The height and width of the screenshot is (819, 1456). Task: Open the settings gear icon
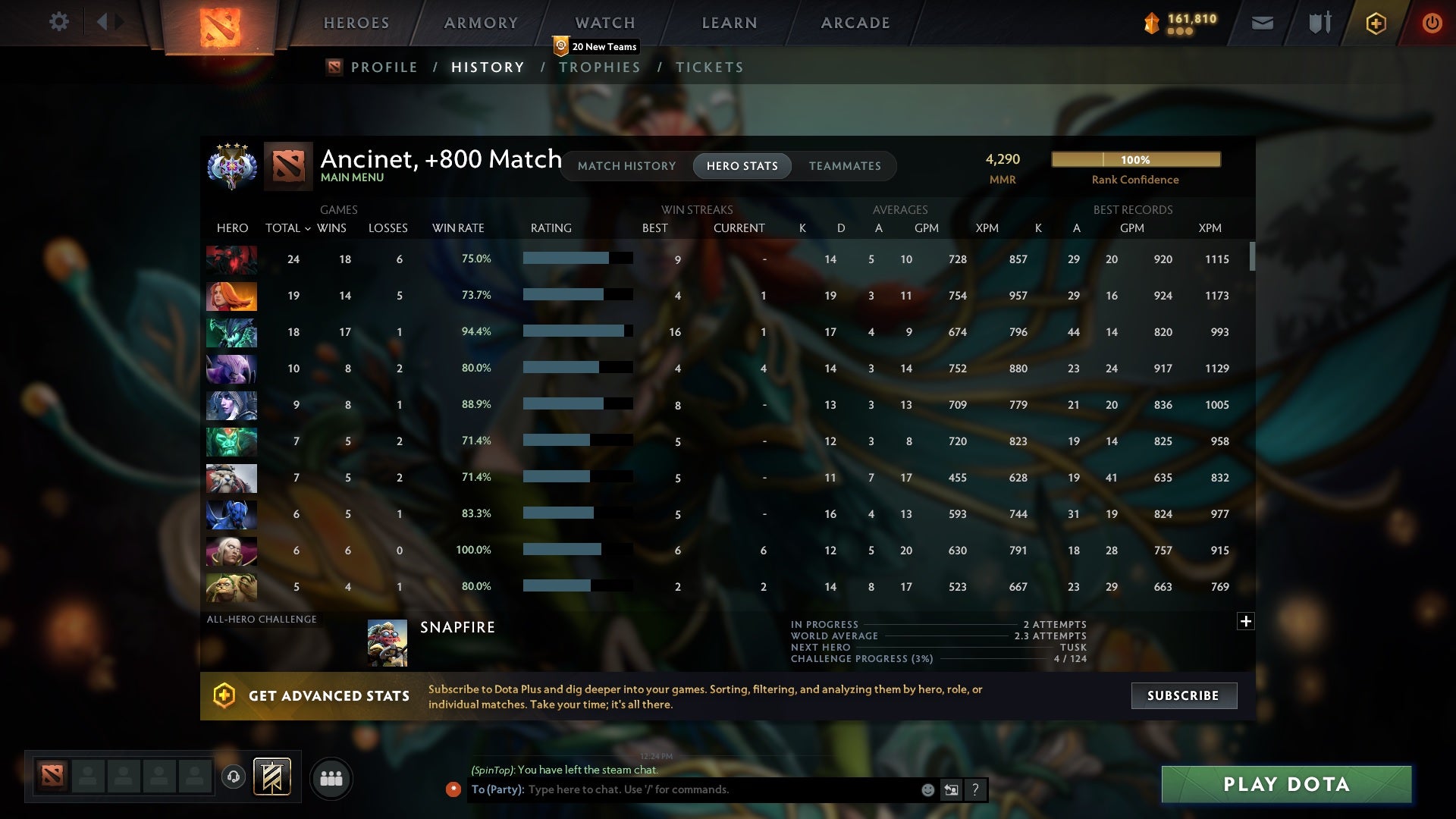coord(59,22)
